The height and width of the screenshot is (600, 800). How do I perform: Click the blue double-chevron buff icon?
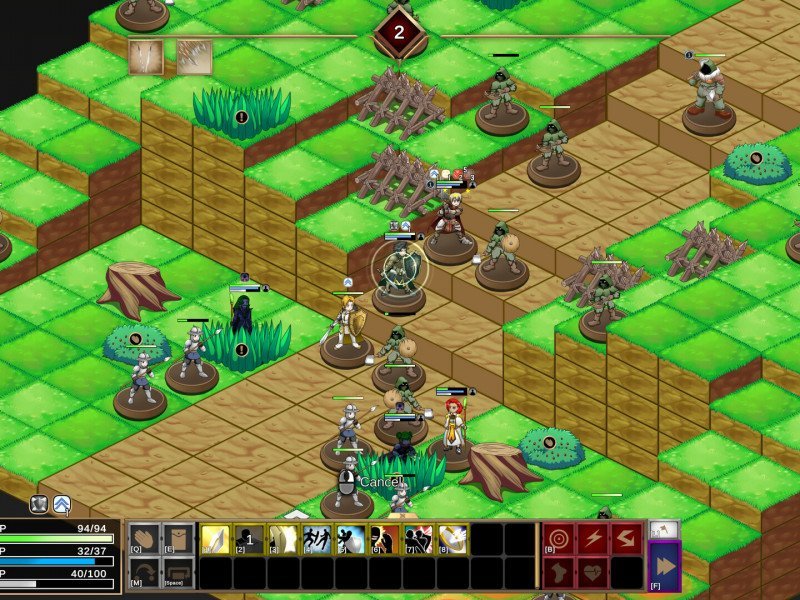click(62, 505)
